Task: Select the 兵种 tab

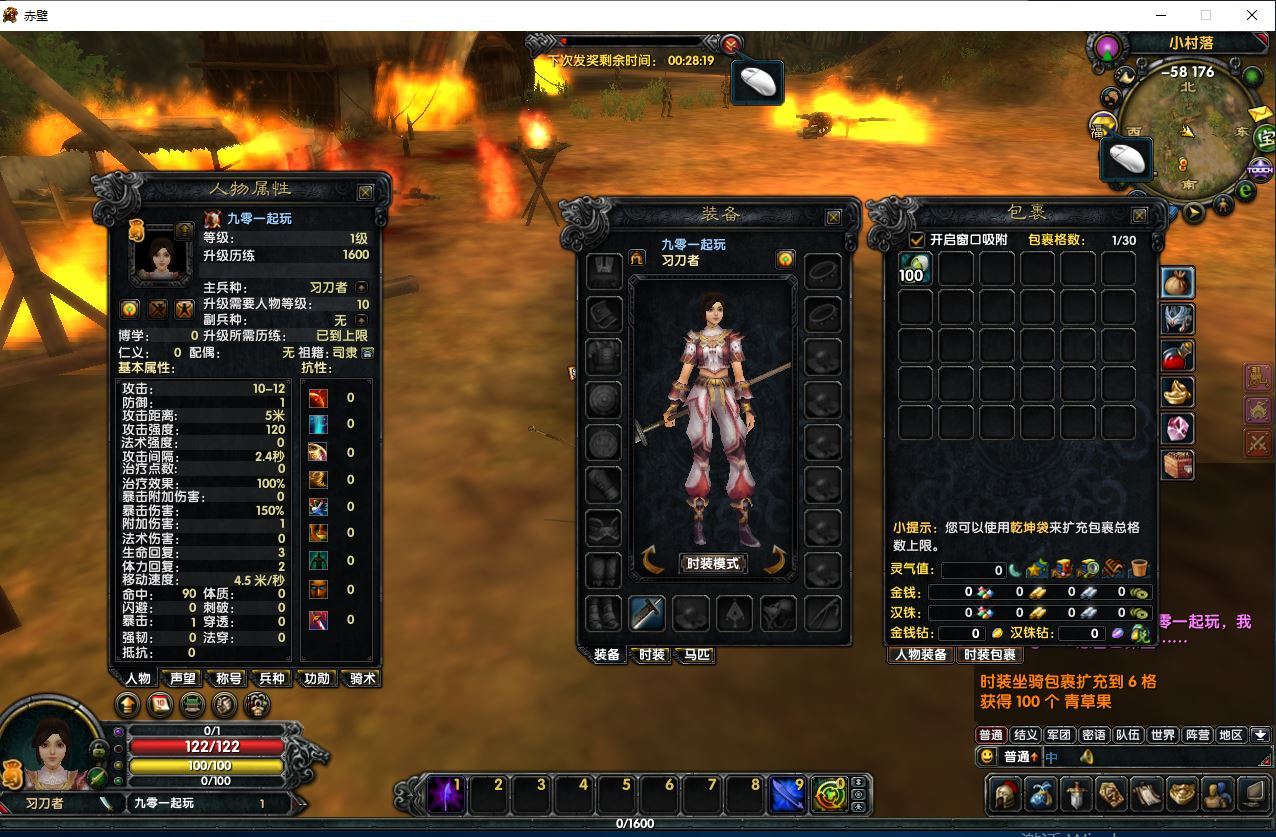Action: point(272,678)
